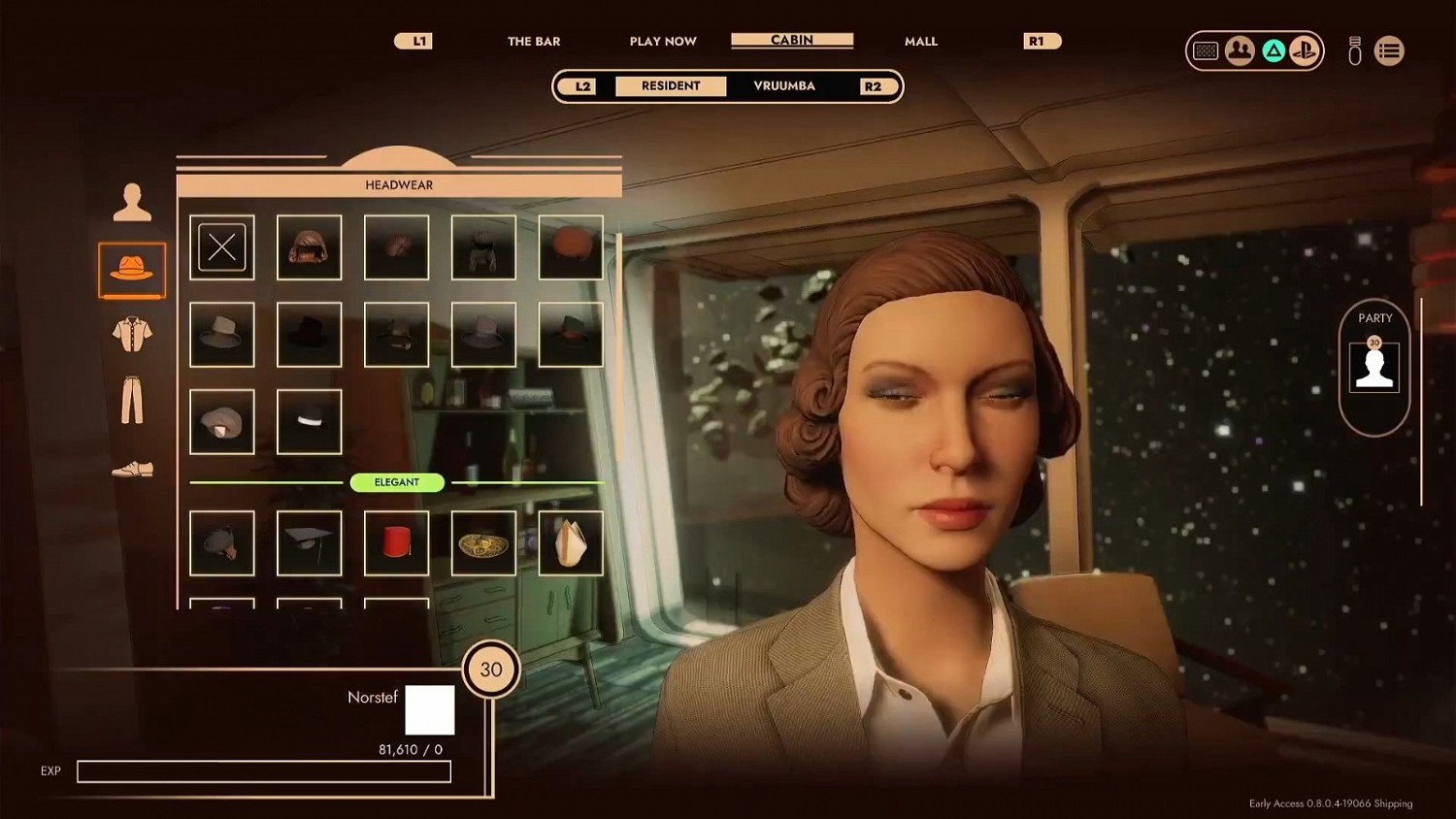Remove headwear with the X slot
The width and height of the screenshot is (1456, 819).
pos(222,247)
